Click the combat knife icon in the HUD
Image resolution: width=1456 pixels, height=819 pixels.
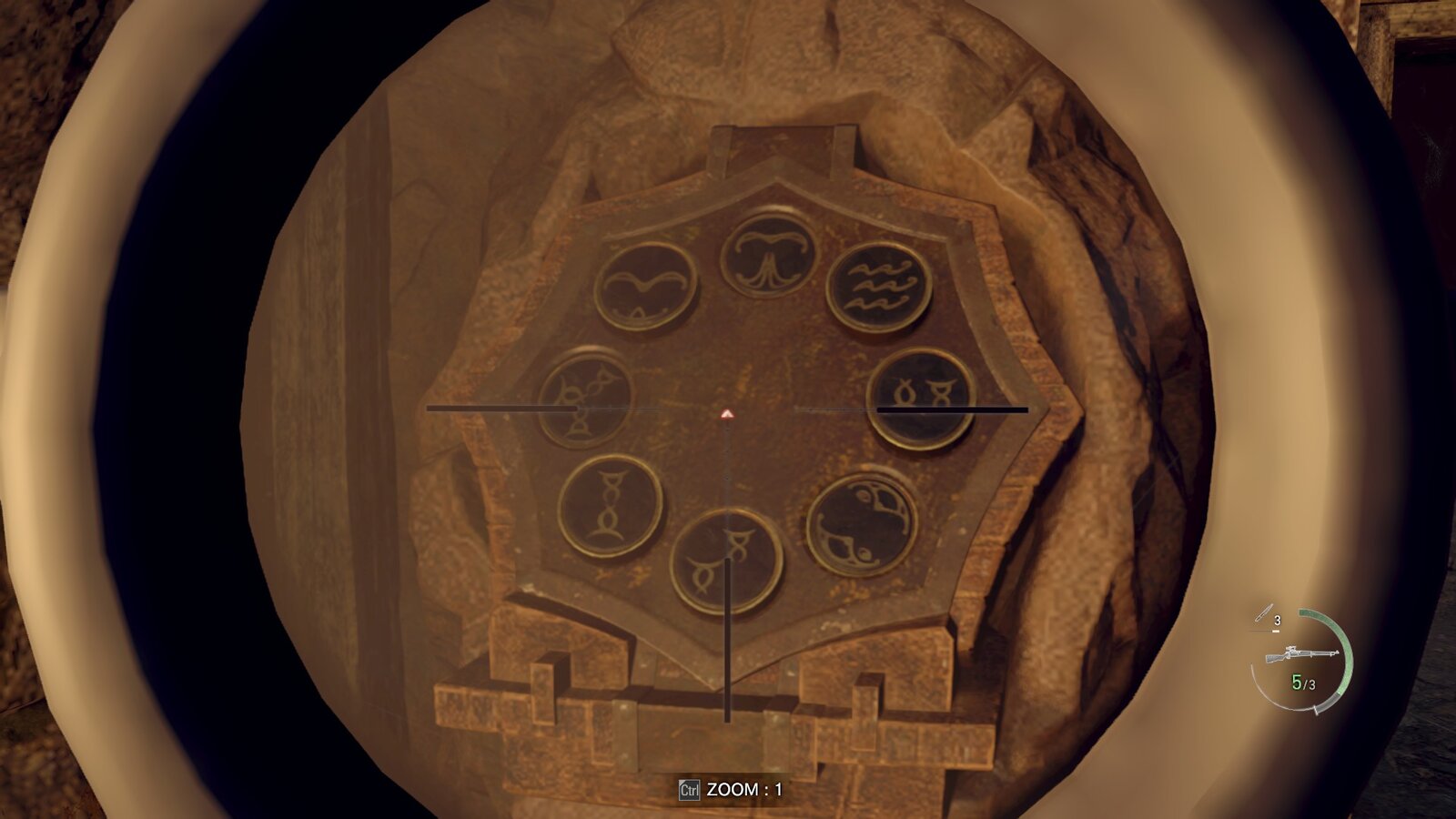(x=1263, y=612)
